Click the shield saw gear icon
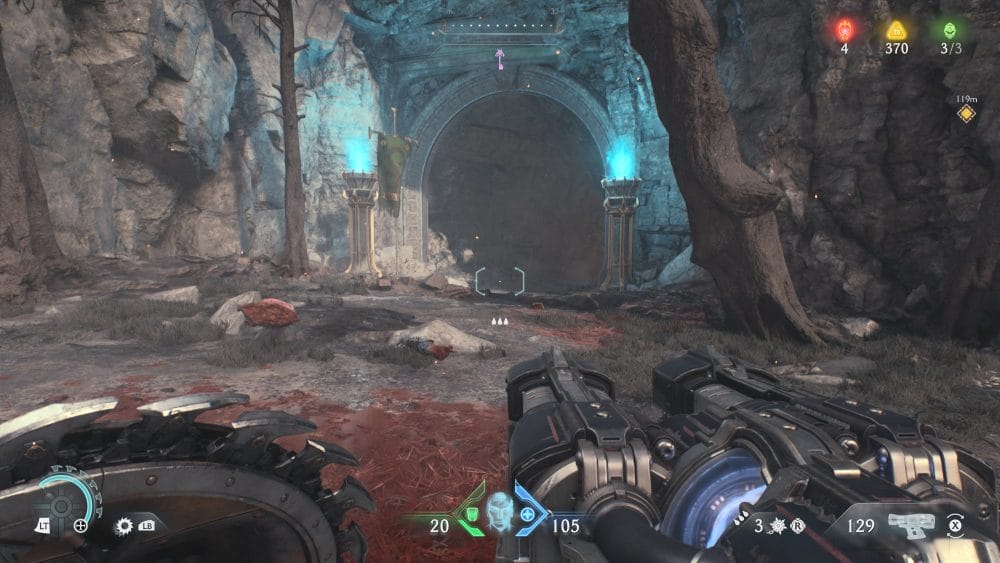The height and width of the screenshot is (563, 1000). coord(124,524)
